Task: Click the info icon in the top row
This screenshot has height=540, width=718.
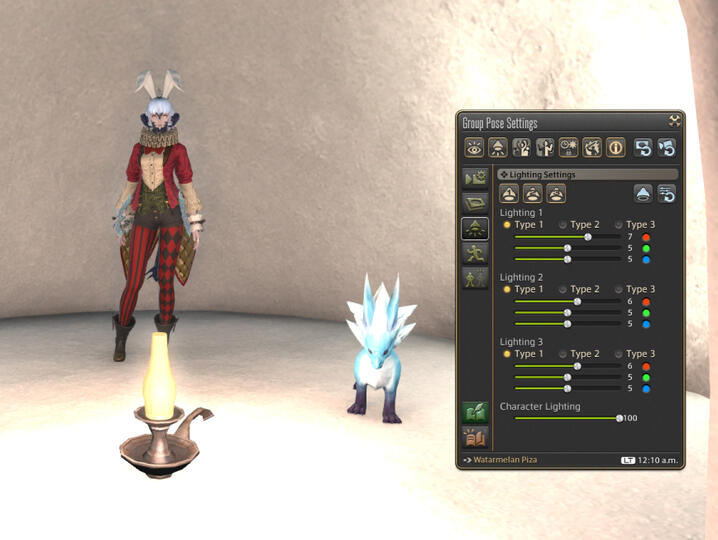Action: click(616, 148)
